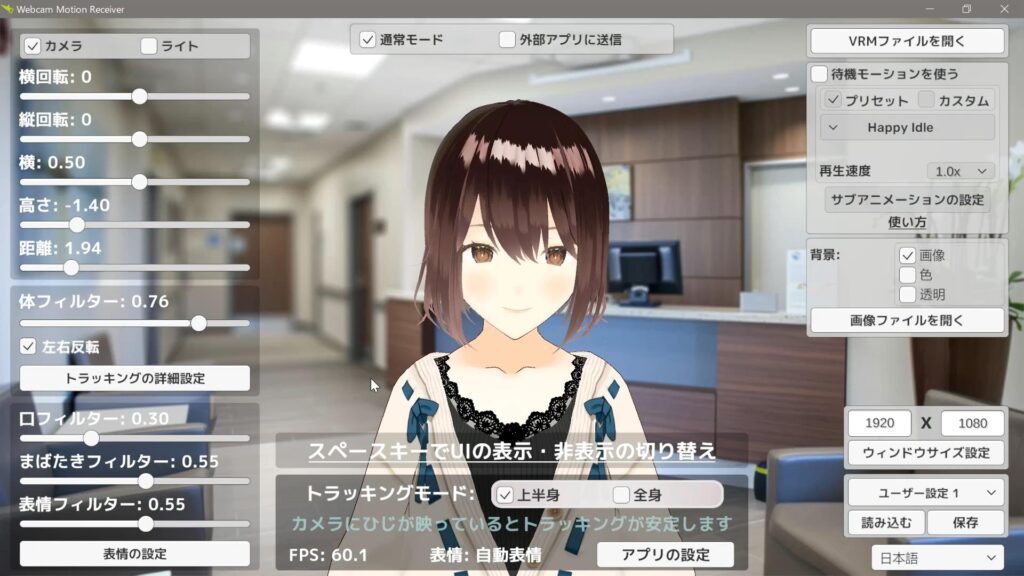Close the Webcam Motion Receiver window
The width and height of the screenshot is (1024, 576).
[1003, 8]
